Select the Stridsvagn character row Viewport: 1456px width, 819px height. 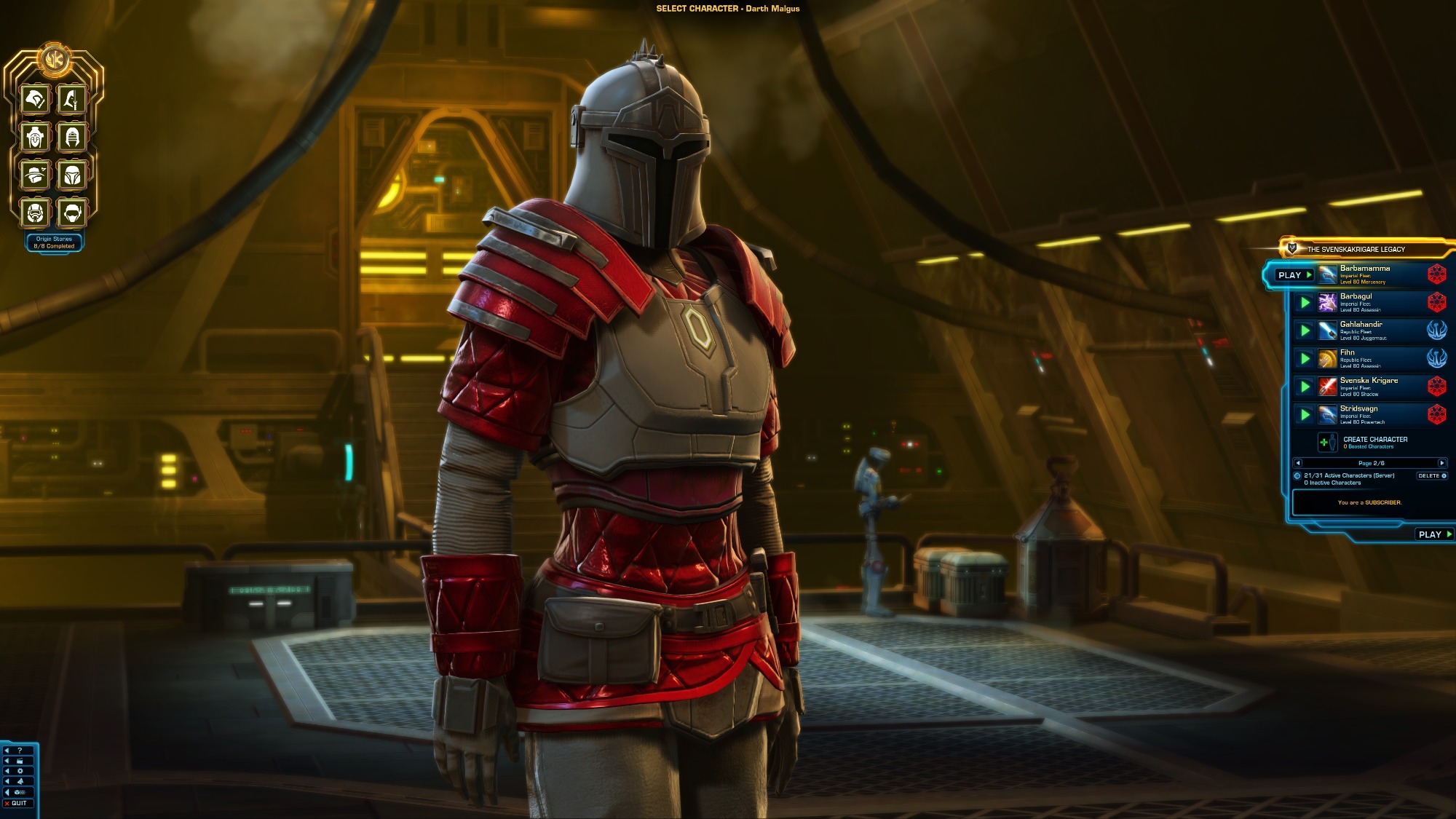tap(1369, 414)
